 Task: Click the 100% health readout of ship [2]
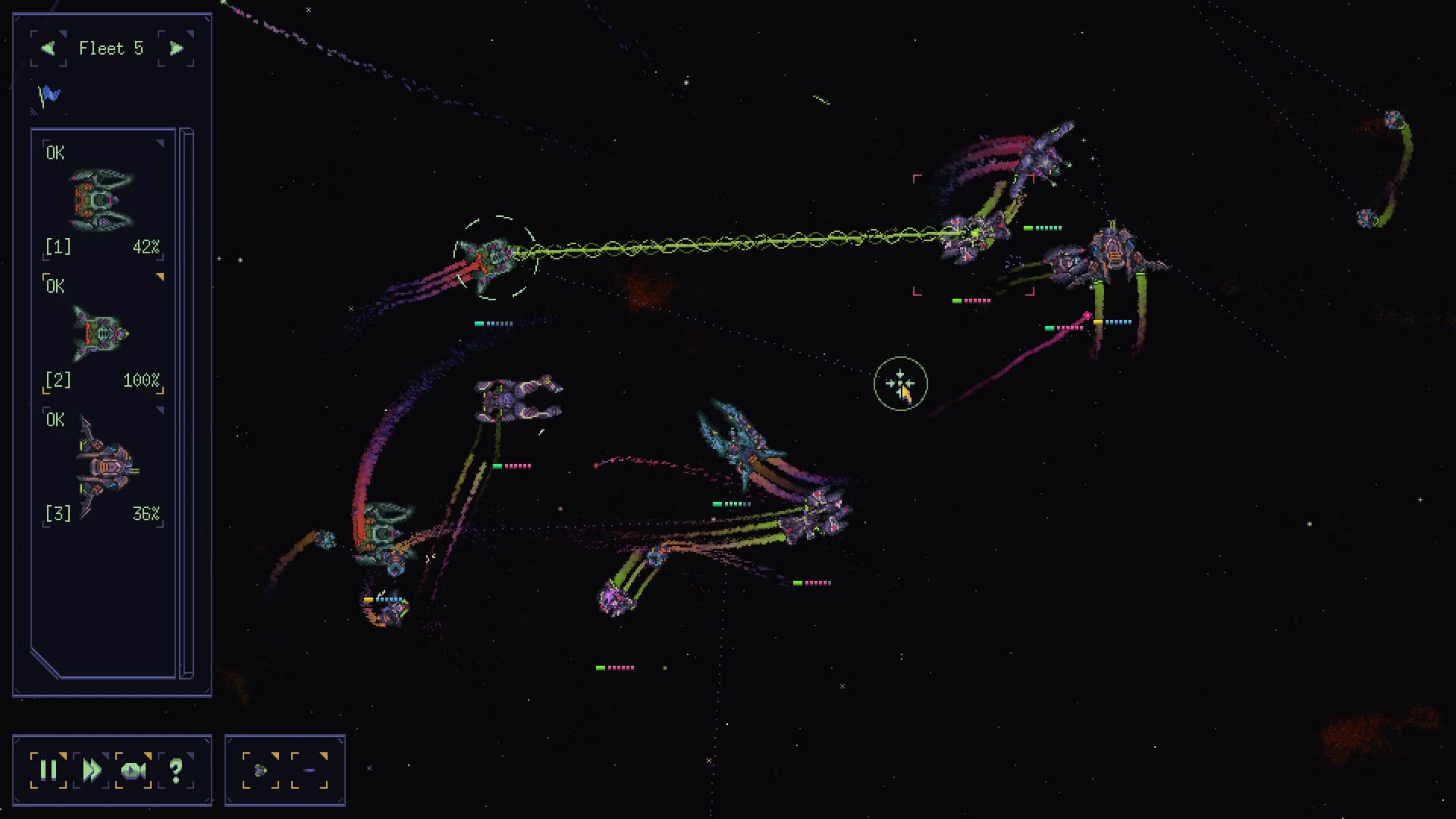click(x=142, y=380)
